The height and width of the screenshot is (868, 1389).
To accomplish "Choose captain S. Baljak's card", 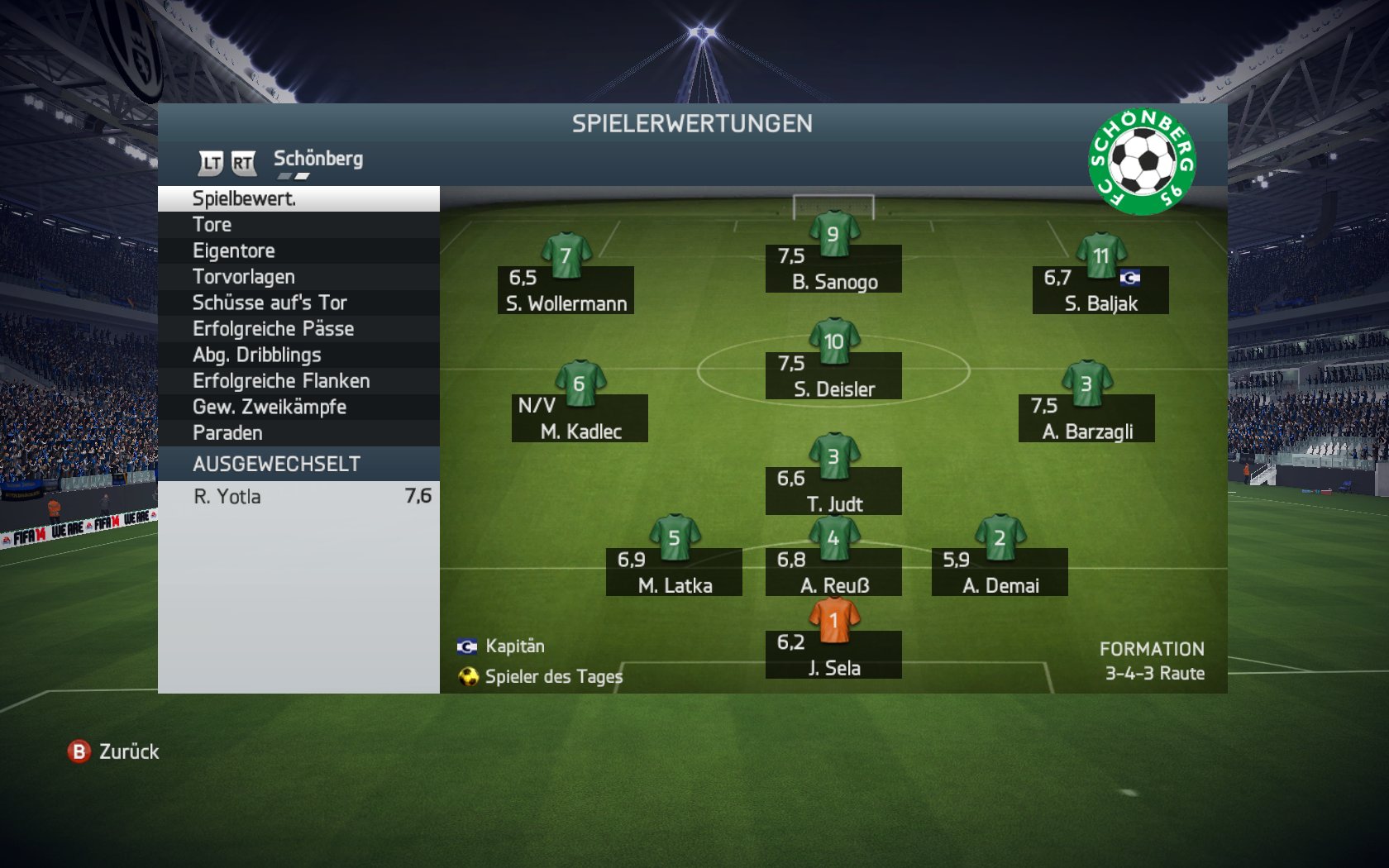I will pyautogui.click(x=1100, y=290).
